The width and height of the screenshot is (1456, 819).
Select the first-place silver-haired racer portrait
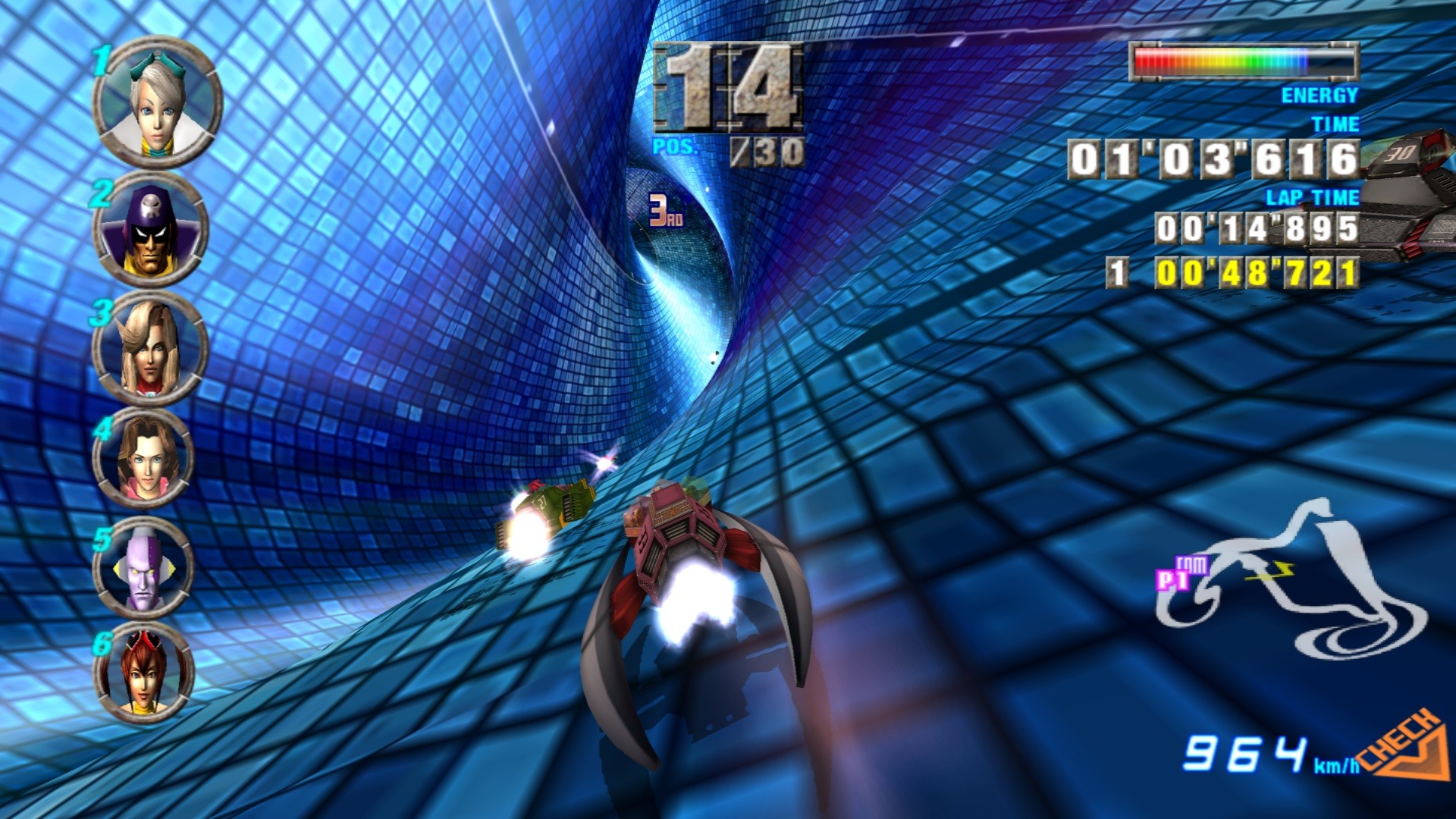157,103
